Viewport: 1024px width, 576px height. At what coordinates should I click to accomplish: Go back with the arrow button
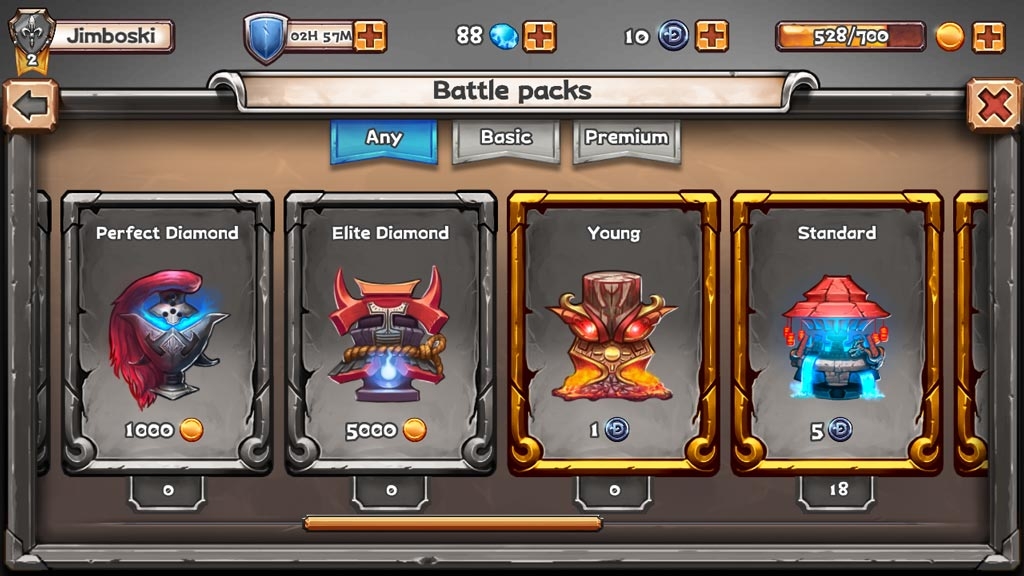click(x=29, y=107)
